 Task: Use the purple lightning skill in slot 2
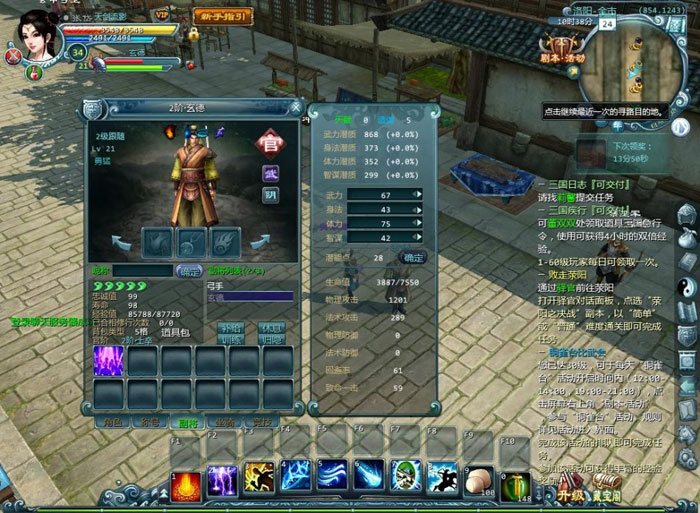[x=222, y=480]
